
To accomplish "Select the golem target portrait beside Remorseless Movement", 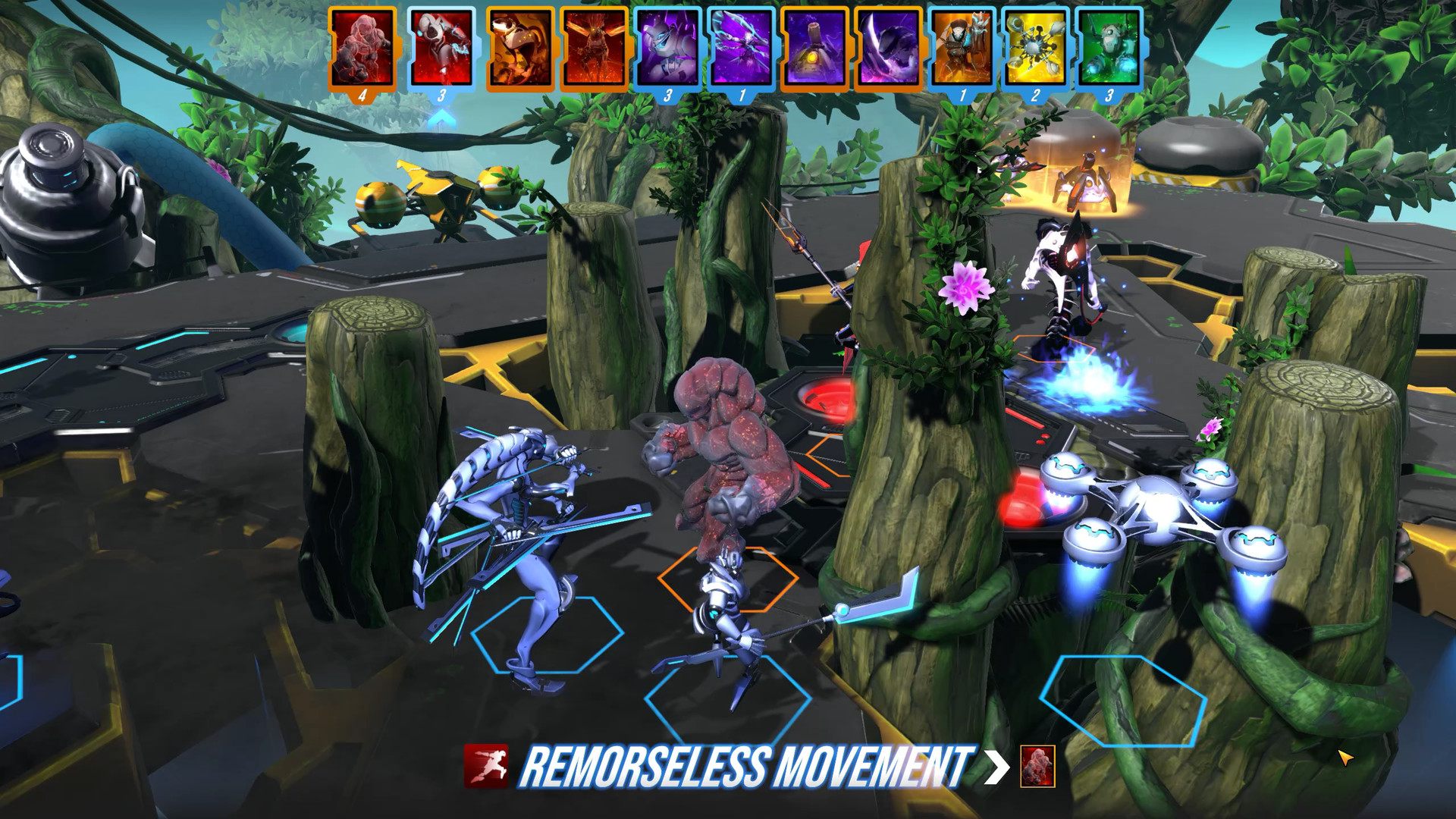I will [x=1037, y=766].
